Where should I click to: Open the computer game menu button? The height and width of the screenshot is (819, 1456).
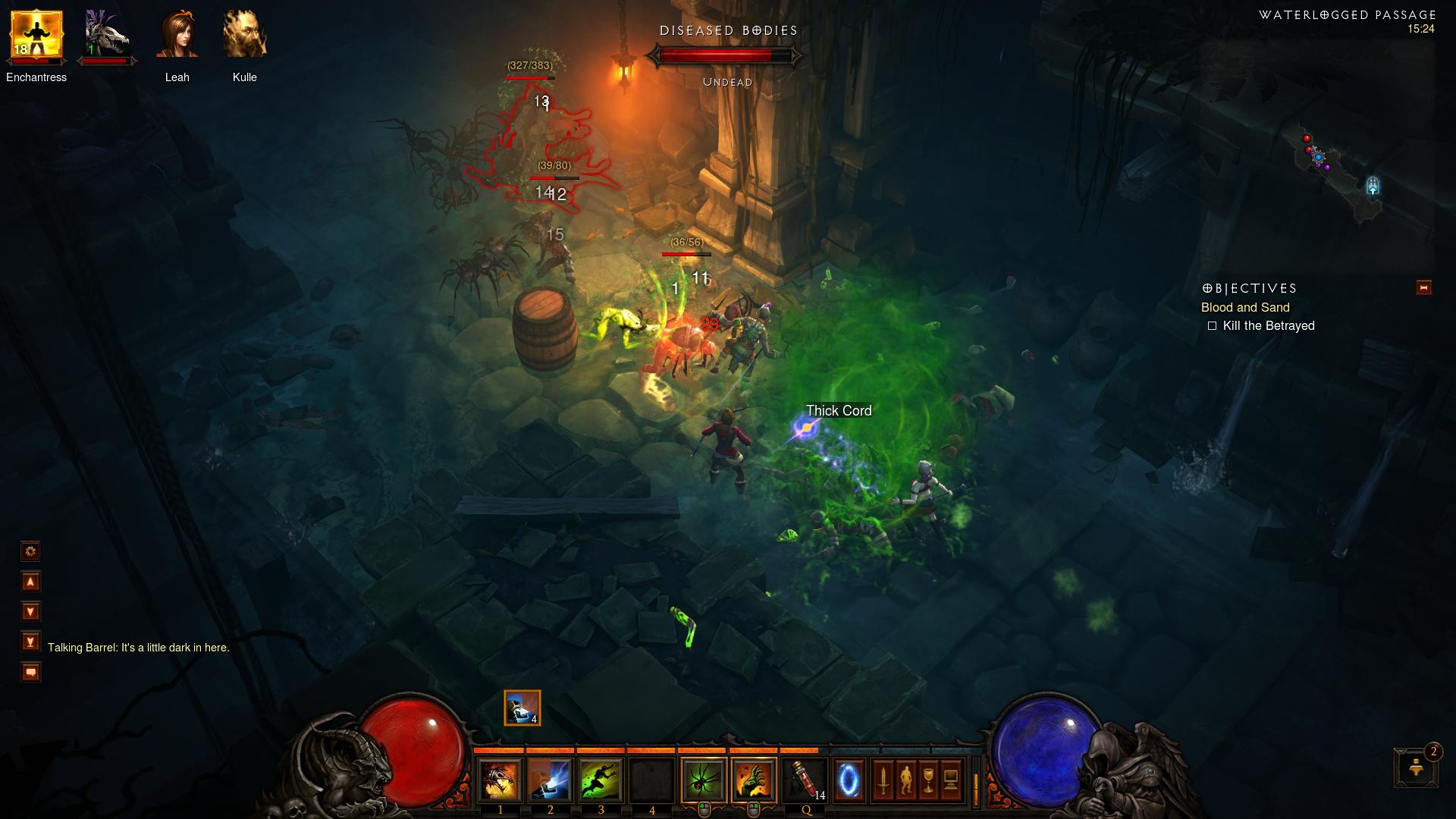coord(951,780)
